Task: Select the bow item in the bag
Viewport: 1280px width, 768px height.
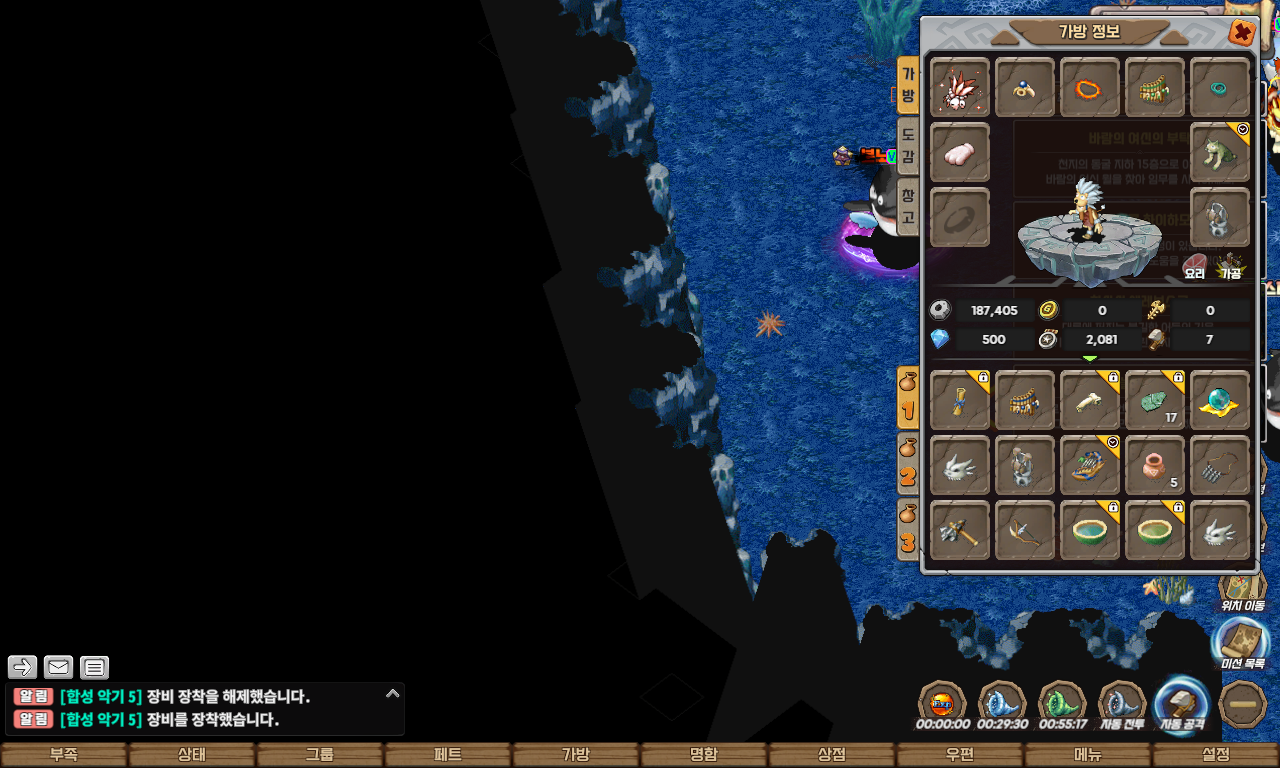Action: tap(1024, 530)
